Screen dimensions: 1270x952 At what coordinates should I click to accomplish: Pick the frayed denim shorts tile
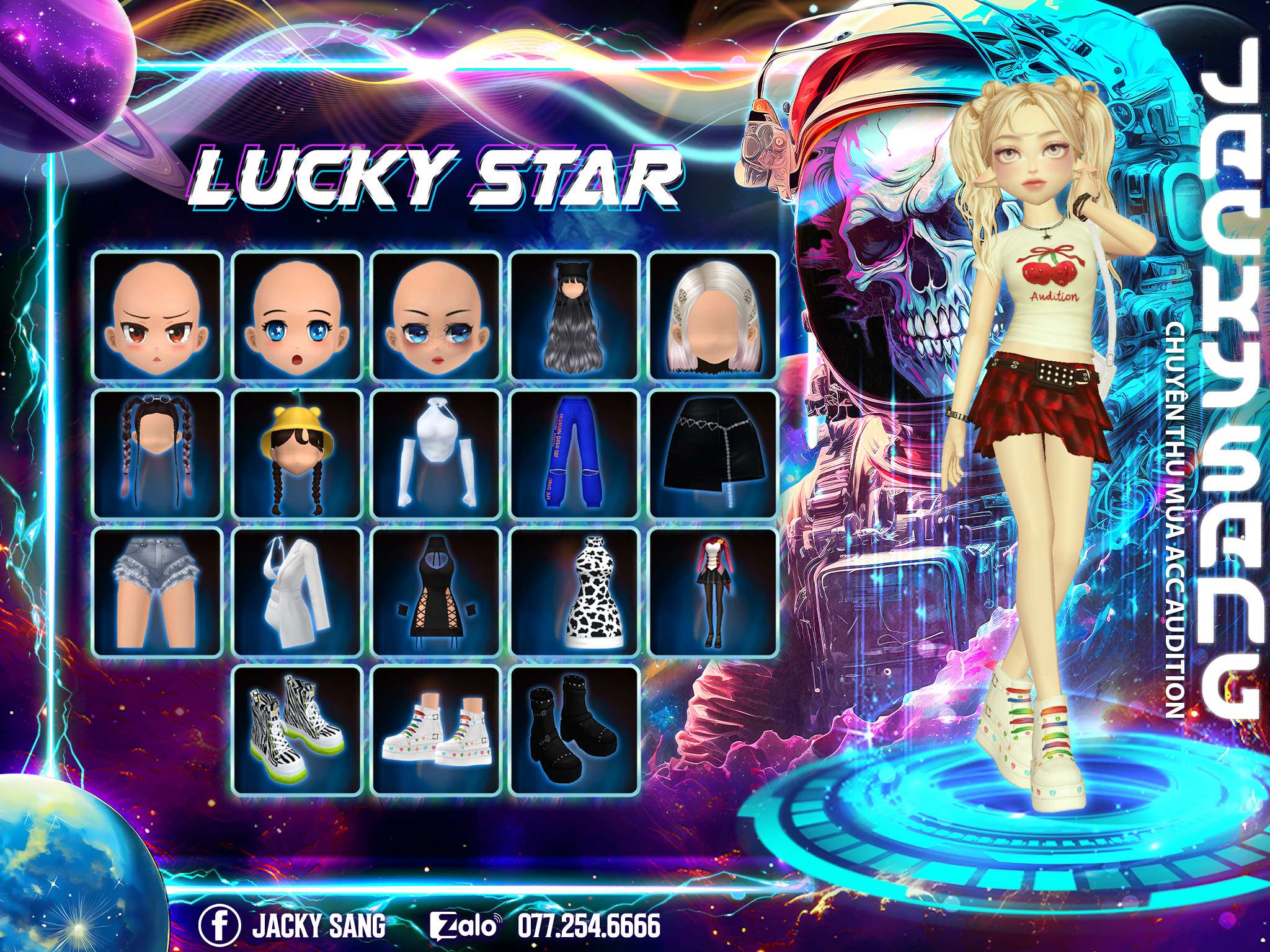click(x=158, y=593)
